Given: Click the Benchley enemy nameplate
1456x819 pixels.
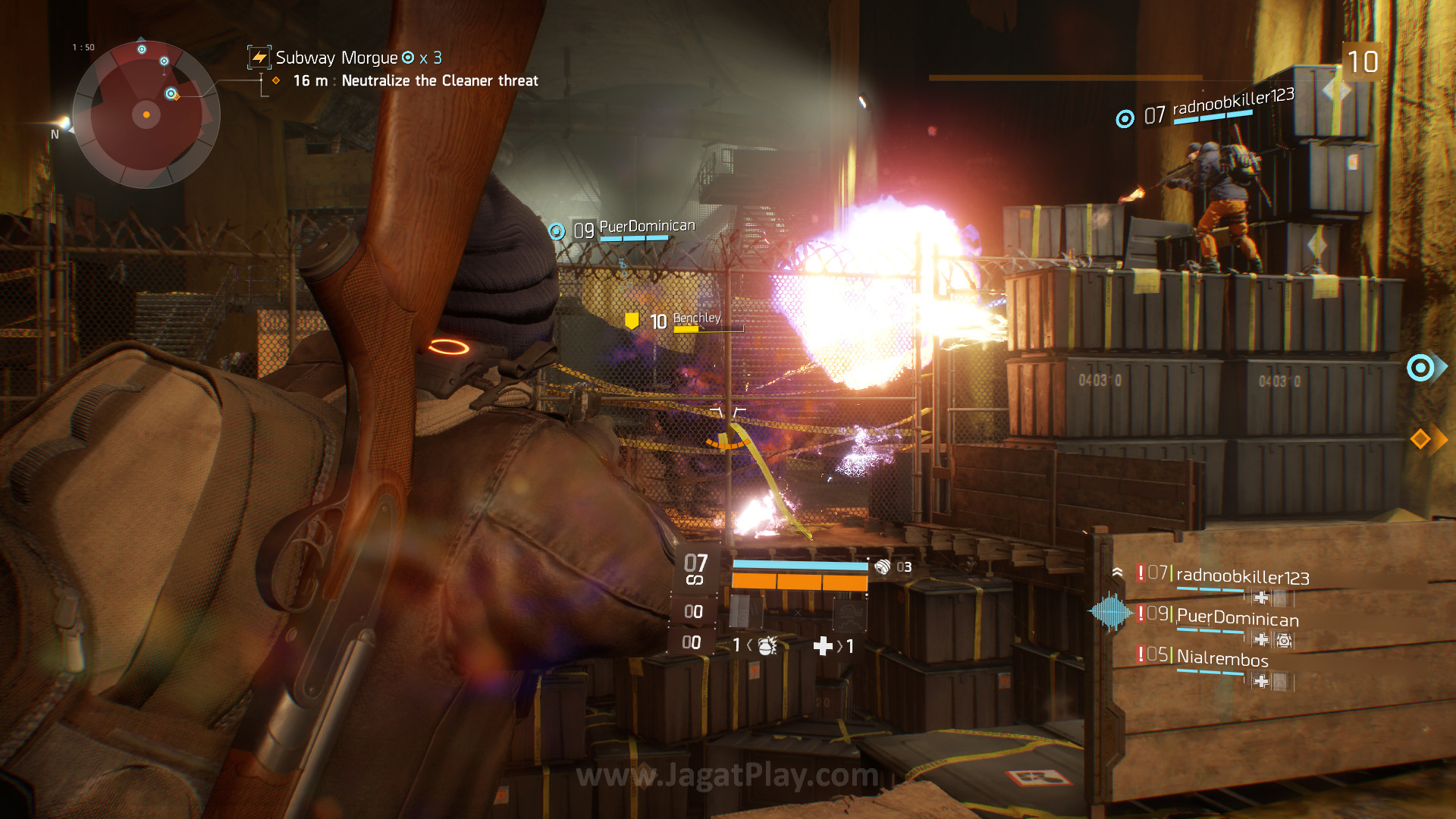Looking at the screenshot, I should coord(696,319).
